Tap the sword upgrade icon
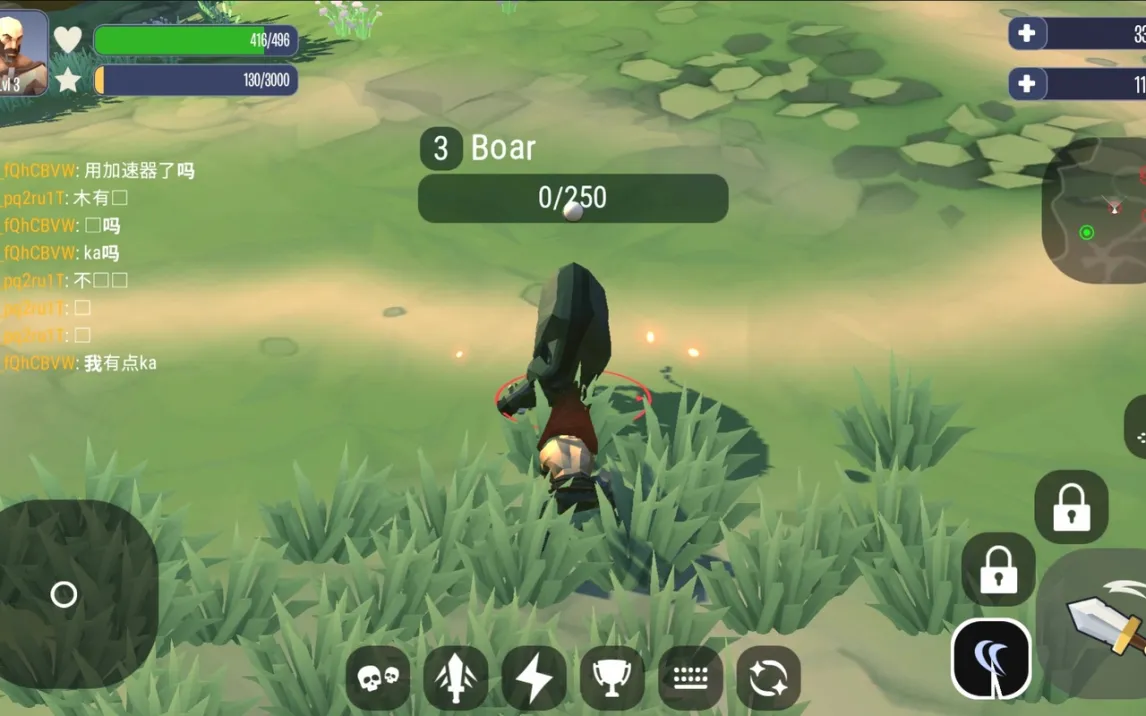 [x=456, y=678]
